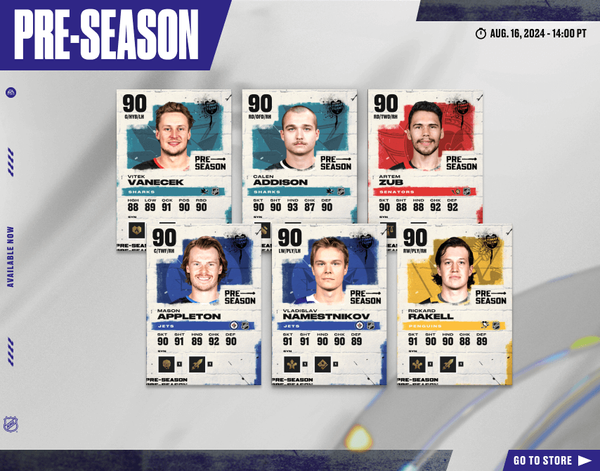Select the Rickard Rakell Penguins card
Image resolution: width=600 pixels, height=471 pixels.
(x=454, y=300)
